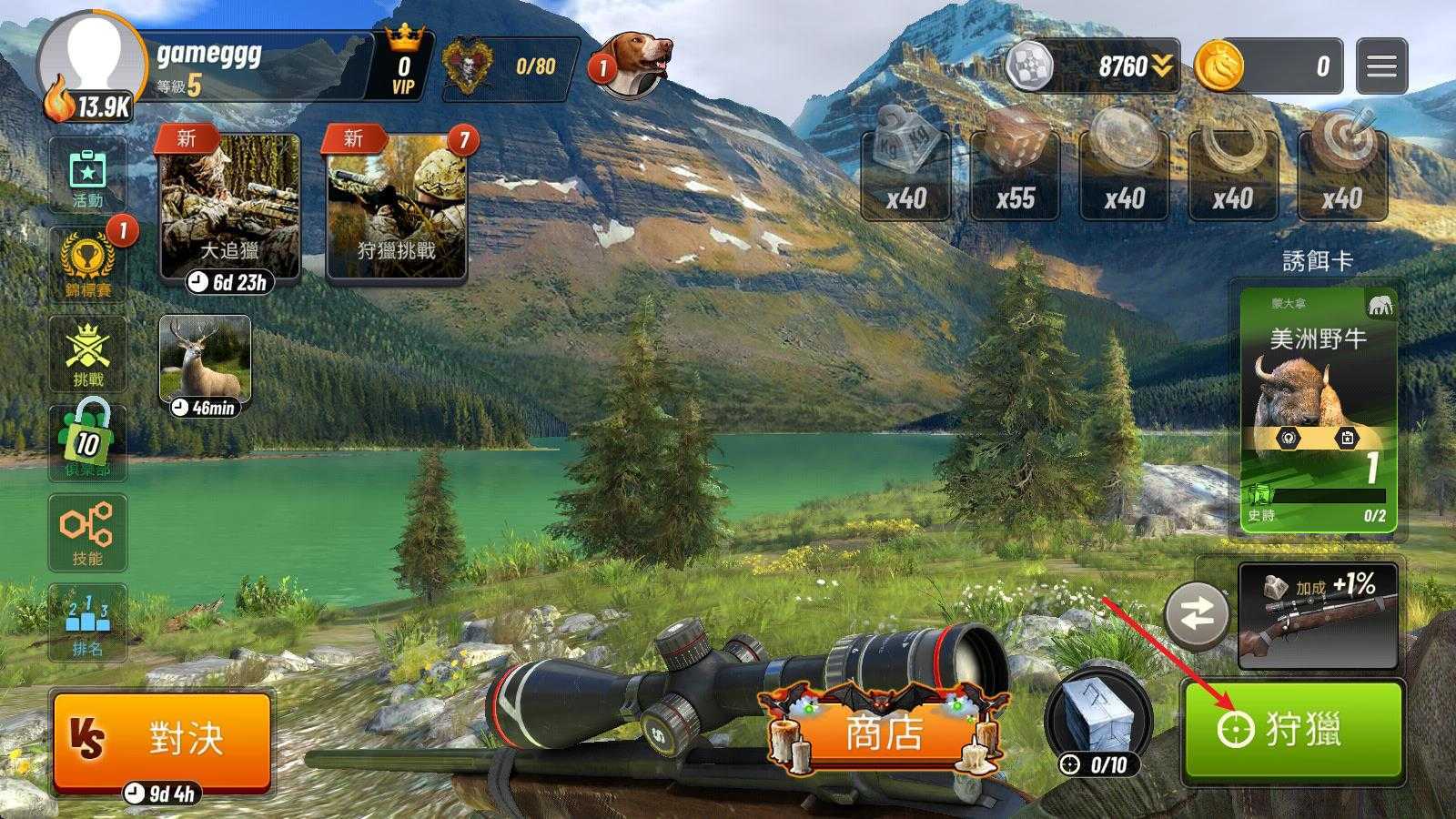The image size is (1456, 819).
Task: Tap the locked 俱樂部 club icon
Action: pyautogui.click(x=87, y=442)
